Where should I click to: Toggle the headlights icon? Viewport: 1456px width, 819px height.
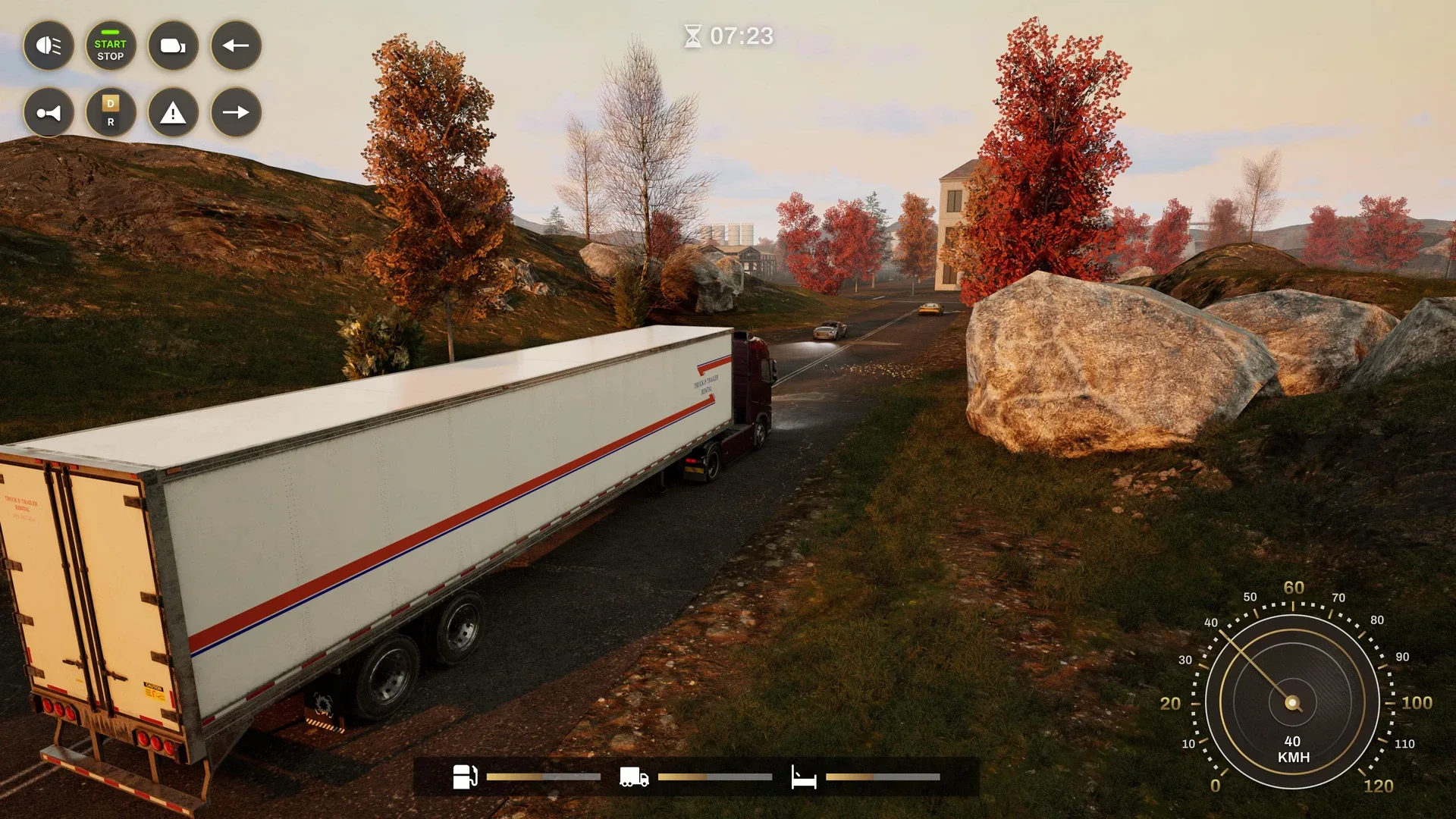coord(49,46)
